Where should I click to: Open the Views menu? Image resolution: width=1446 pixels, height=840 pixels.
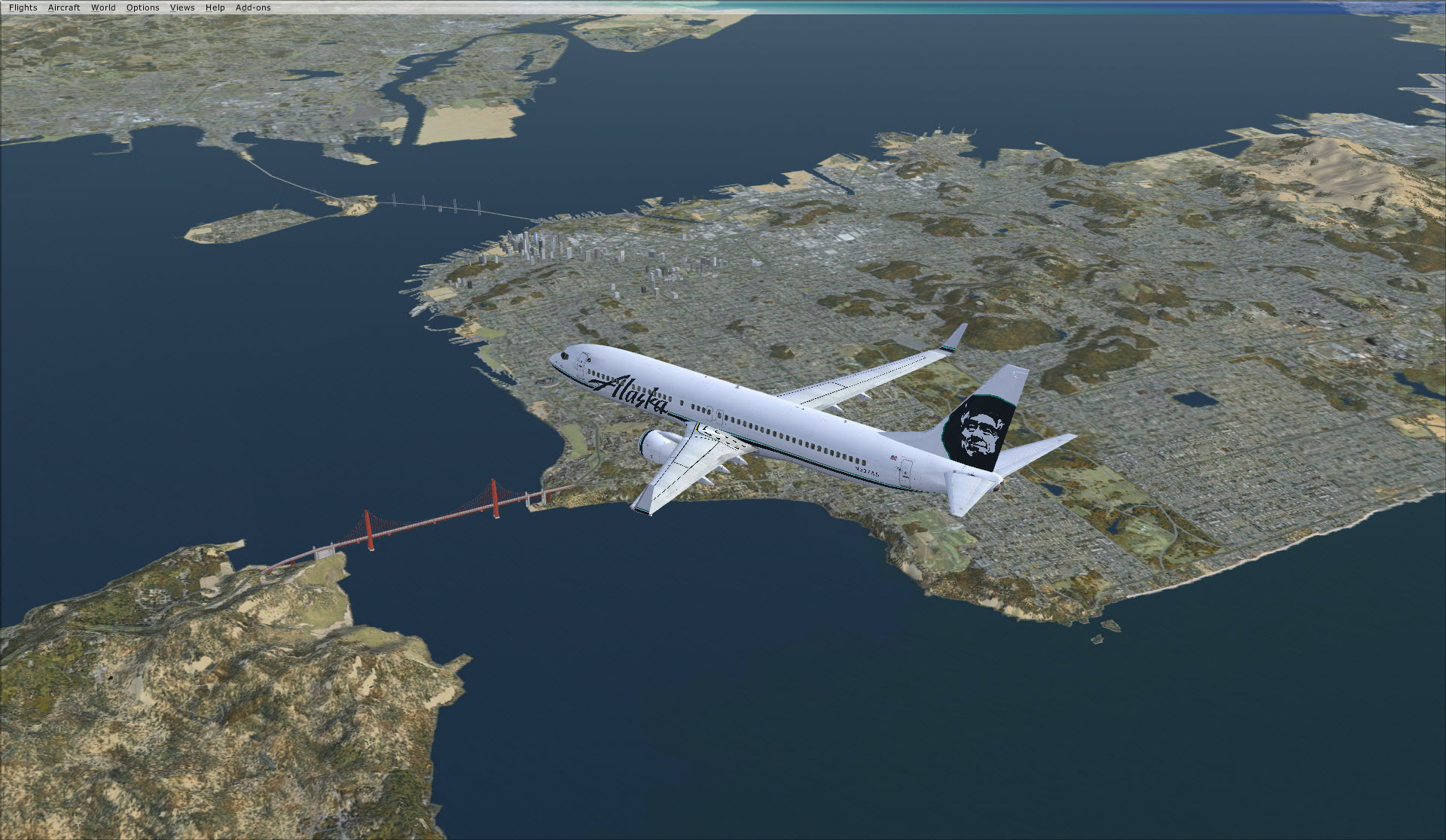[x=182, y=8]
